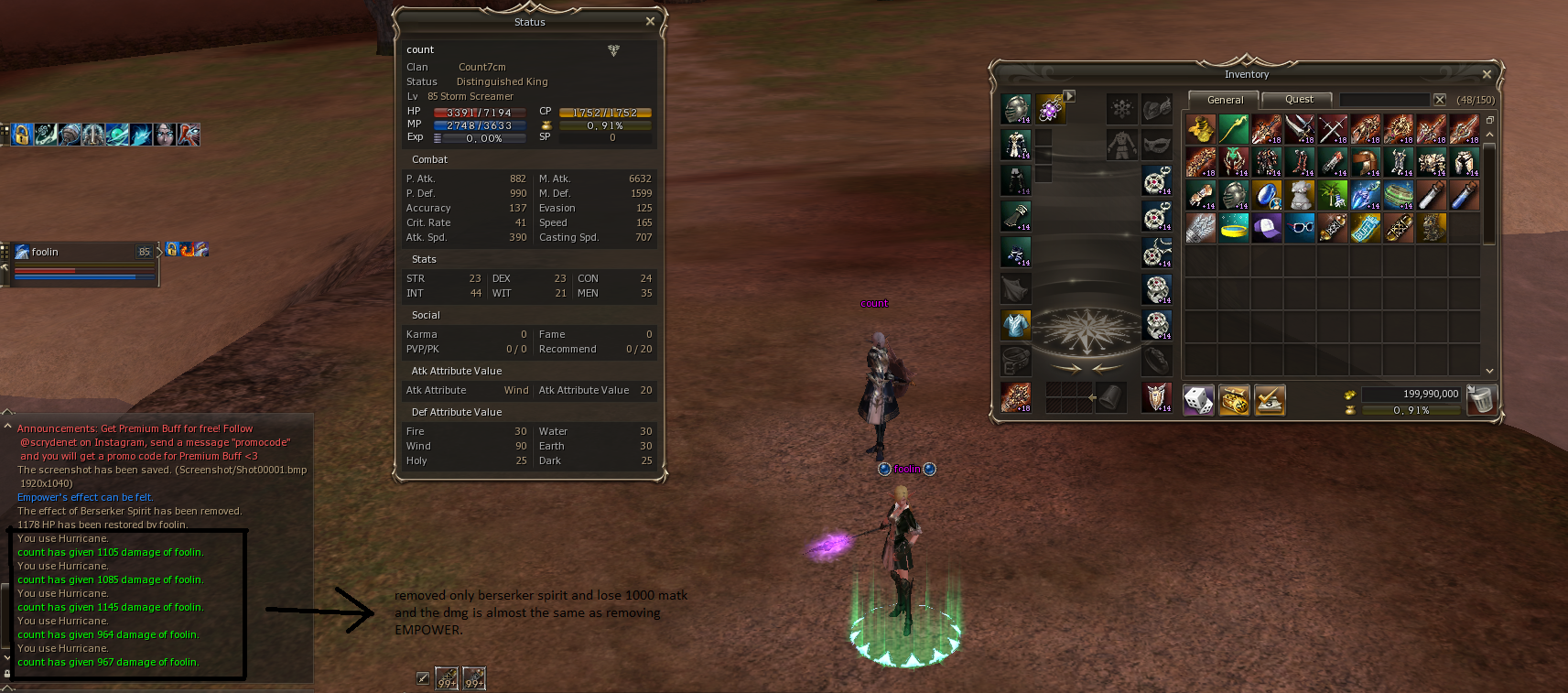The height and width of the screenshot is (693, 1568).
Task: Select the white-framed sunglasses item
Action: (x=1299, y=227)
